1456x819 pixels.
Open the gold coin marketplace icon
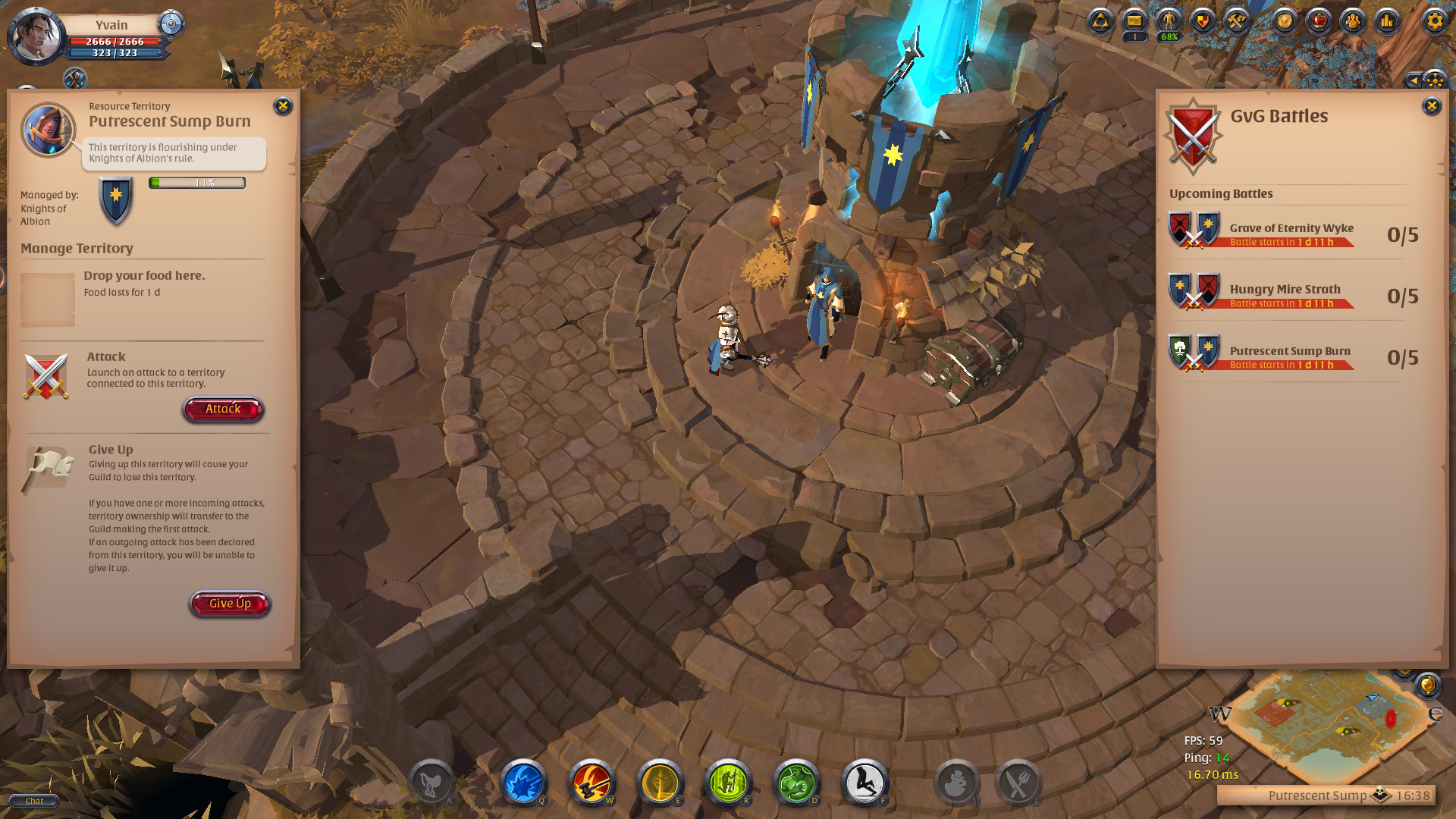tap(1285, 21)
